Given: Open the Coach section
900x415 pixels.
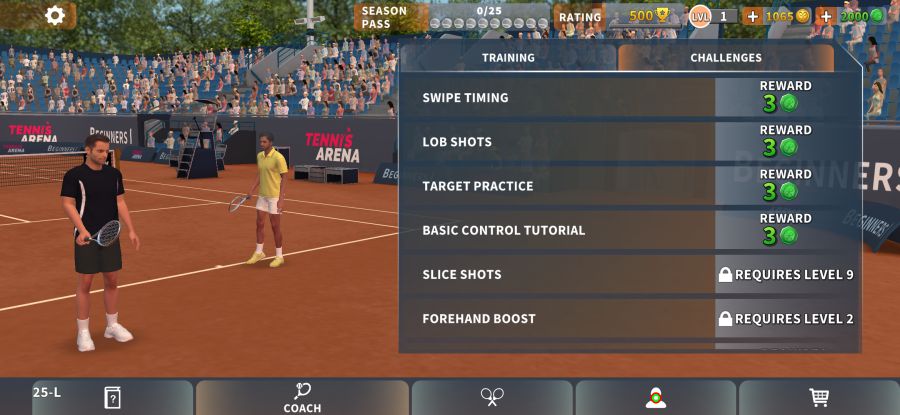Looking at the screenshot, I should tap(302, 397).
